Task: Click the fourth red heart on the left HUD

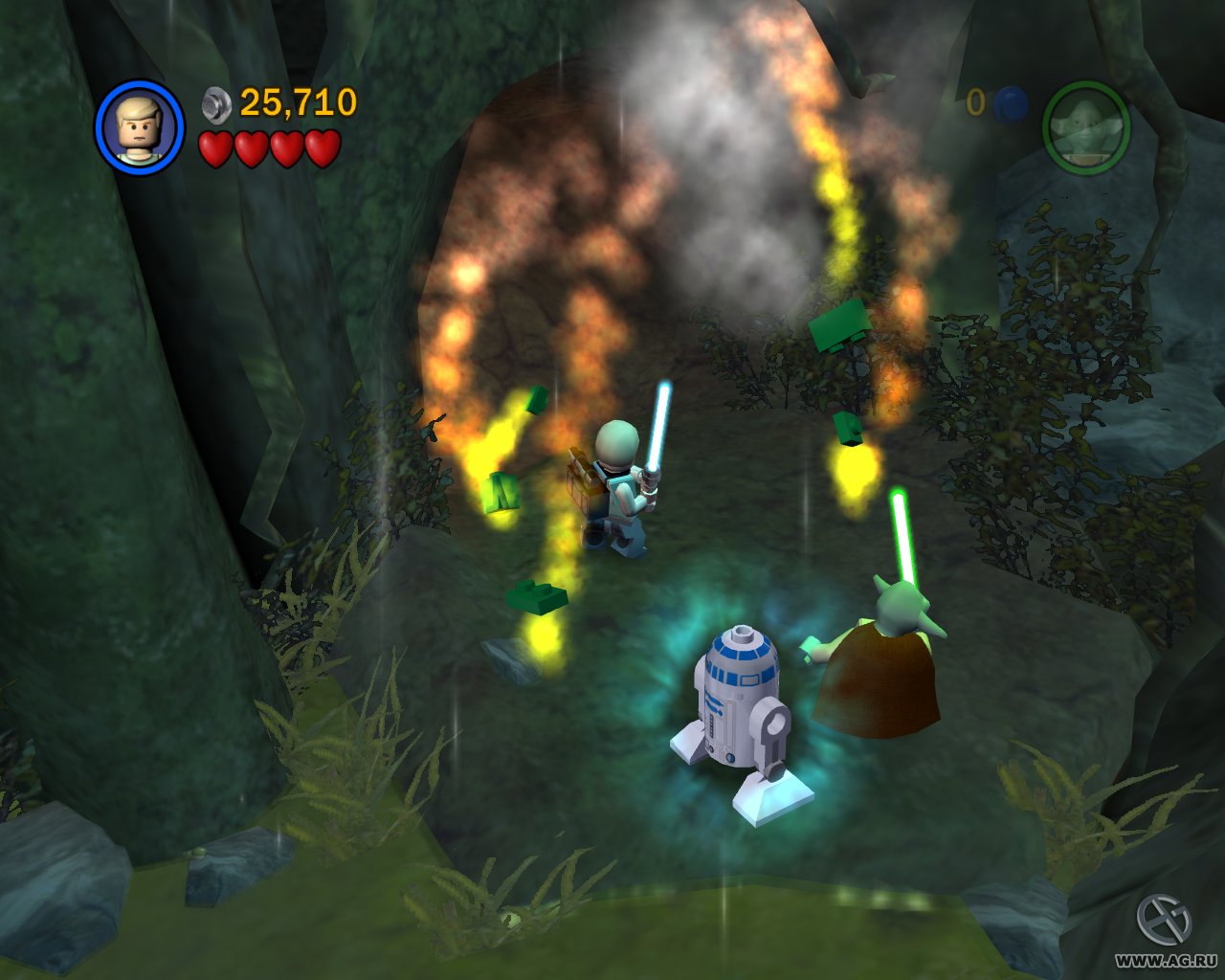Action: (323, 149)
